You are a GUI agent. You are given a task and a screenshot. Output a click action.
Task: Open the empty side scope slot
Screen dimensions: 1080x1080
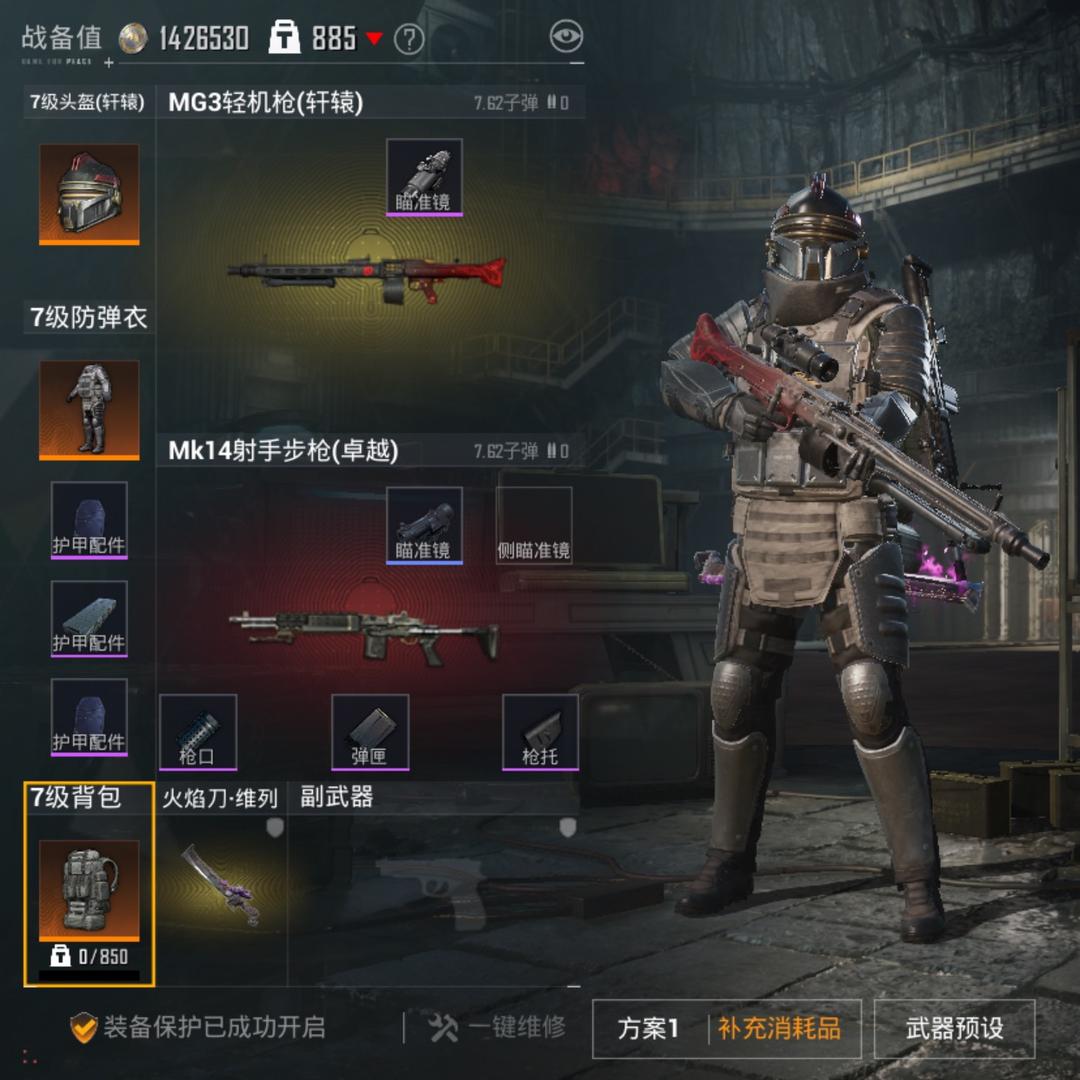point(534,525)
